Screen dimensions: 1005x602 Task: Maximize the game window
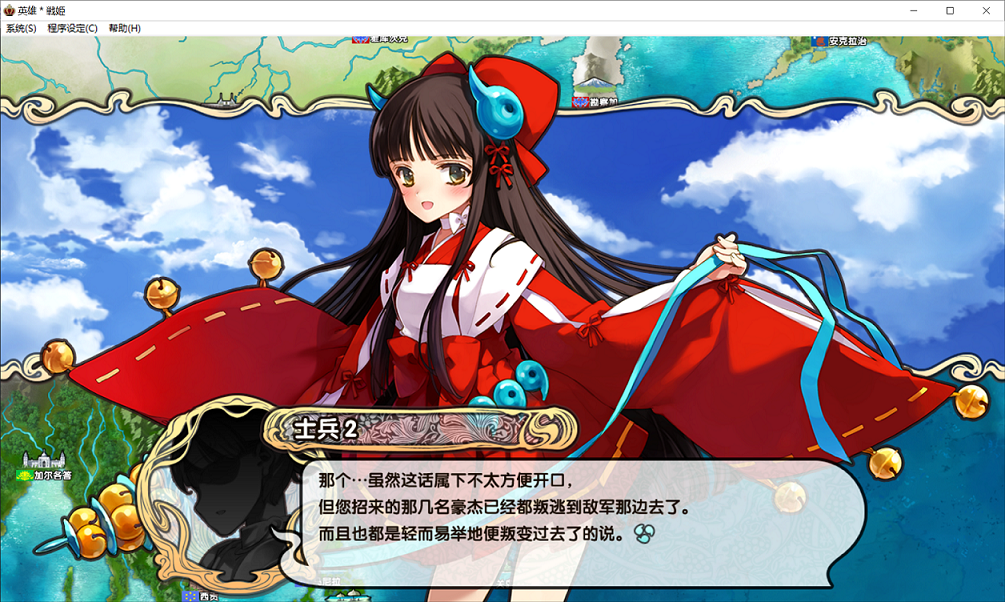[949, 10]
